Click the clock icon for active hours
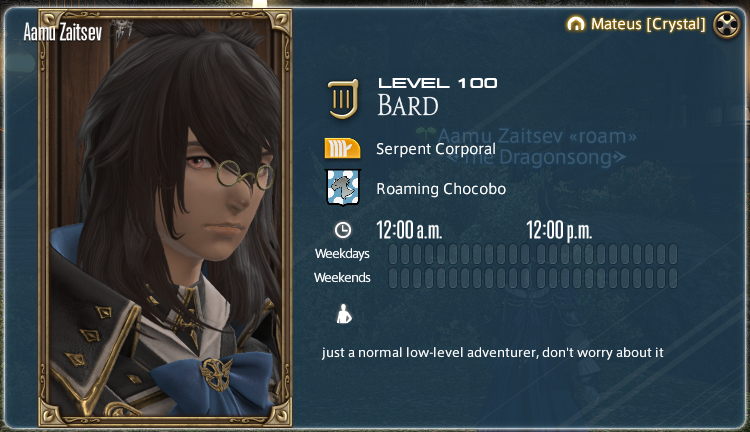This screenshot has width=750, height=432. point(342,230)
